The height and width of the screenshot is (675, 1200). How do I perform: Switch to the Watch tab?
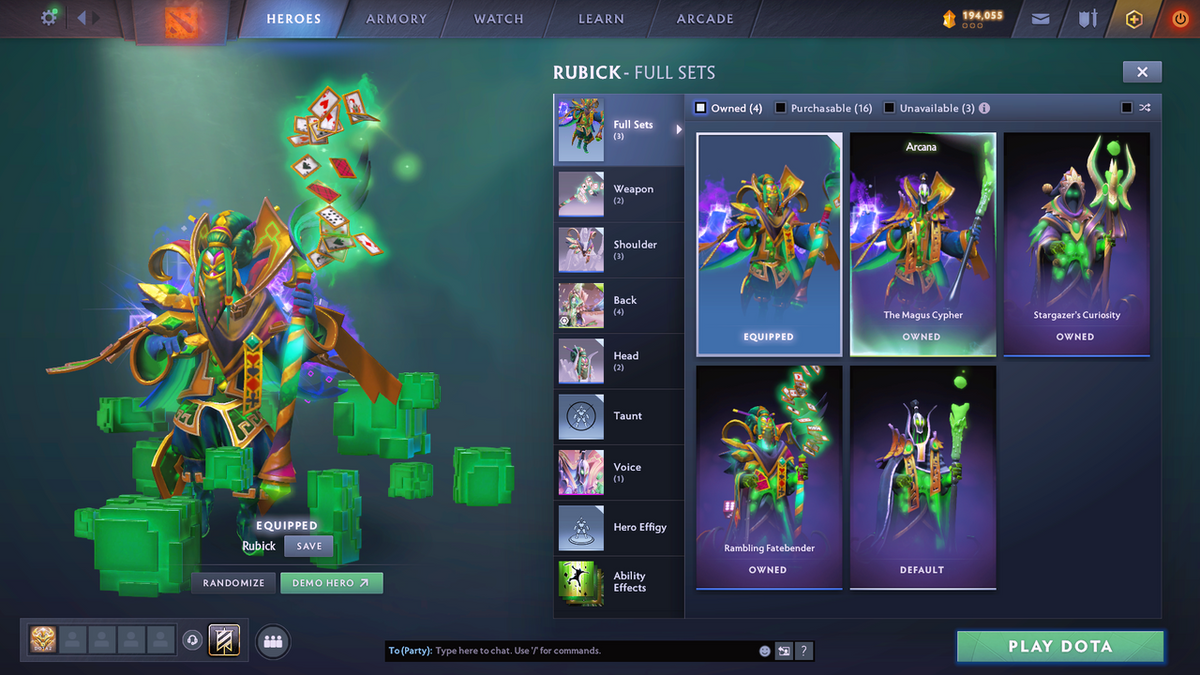point(499,19)
